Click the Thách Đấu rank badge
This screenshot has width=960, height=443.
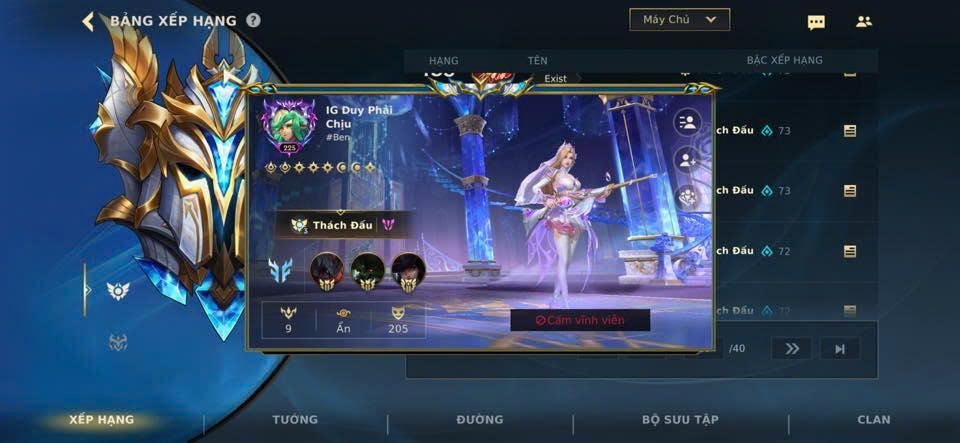pyautogui.click(x=341, y=225)
